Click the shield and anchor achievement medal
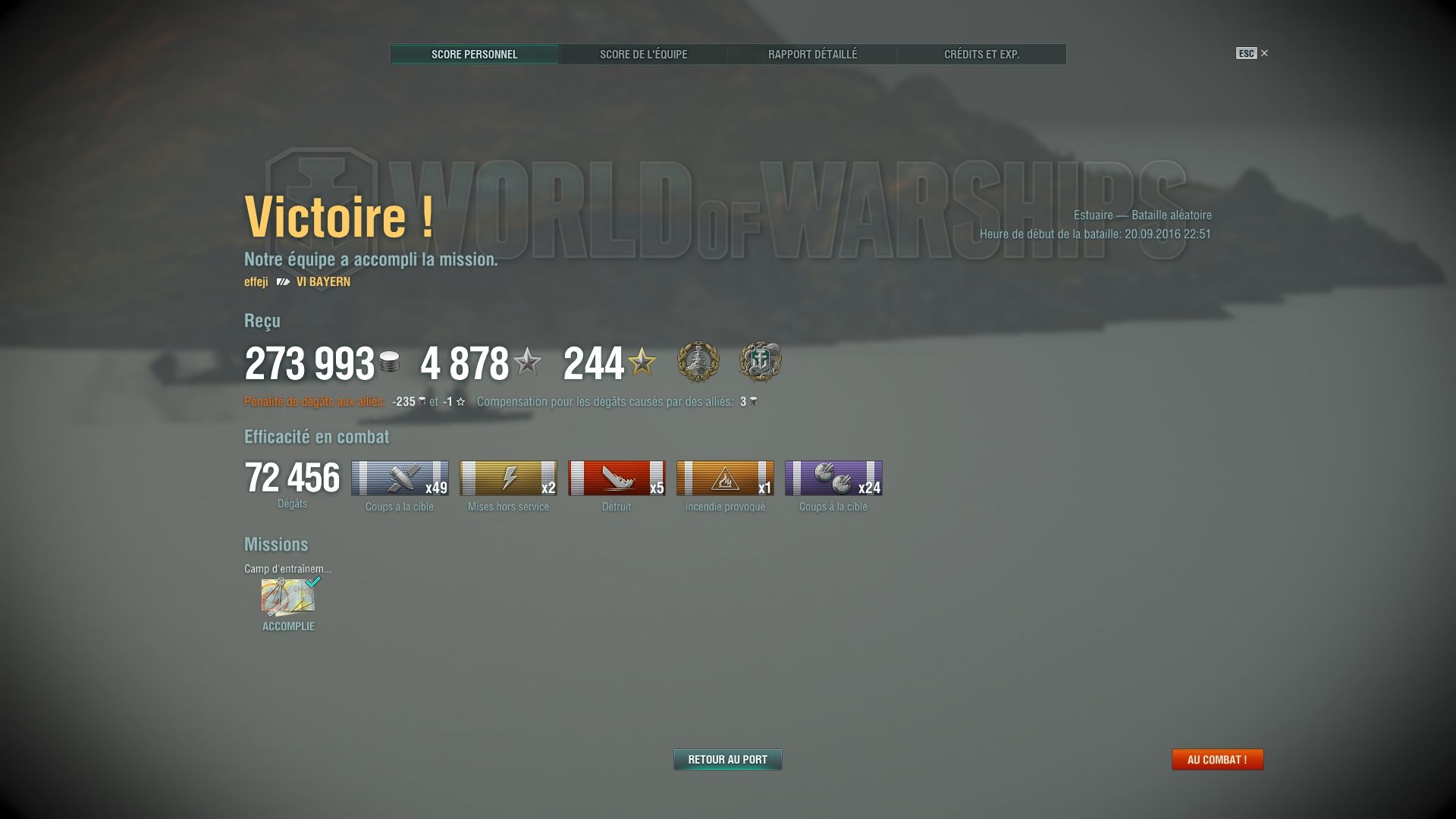The image size is (1456, 819). (761, 362)
